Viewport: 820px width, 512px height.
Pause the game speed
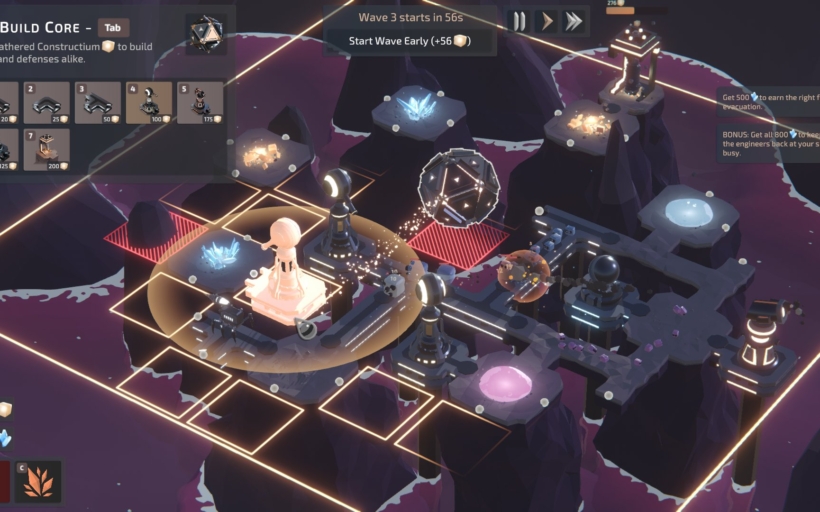coord(519,21)
